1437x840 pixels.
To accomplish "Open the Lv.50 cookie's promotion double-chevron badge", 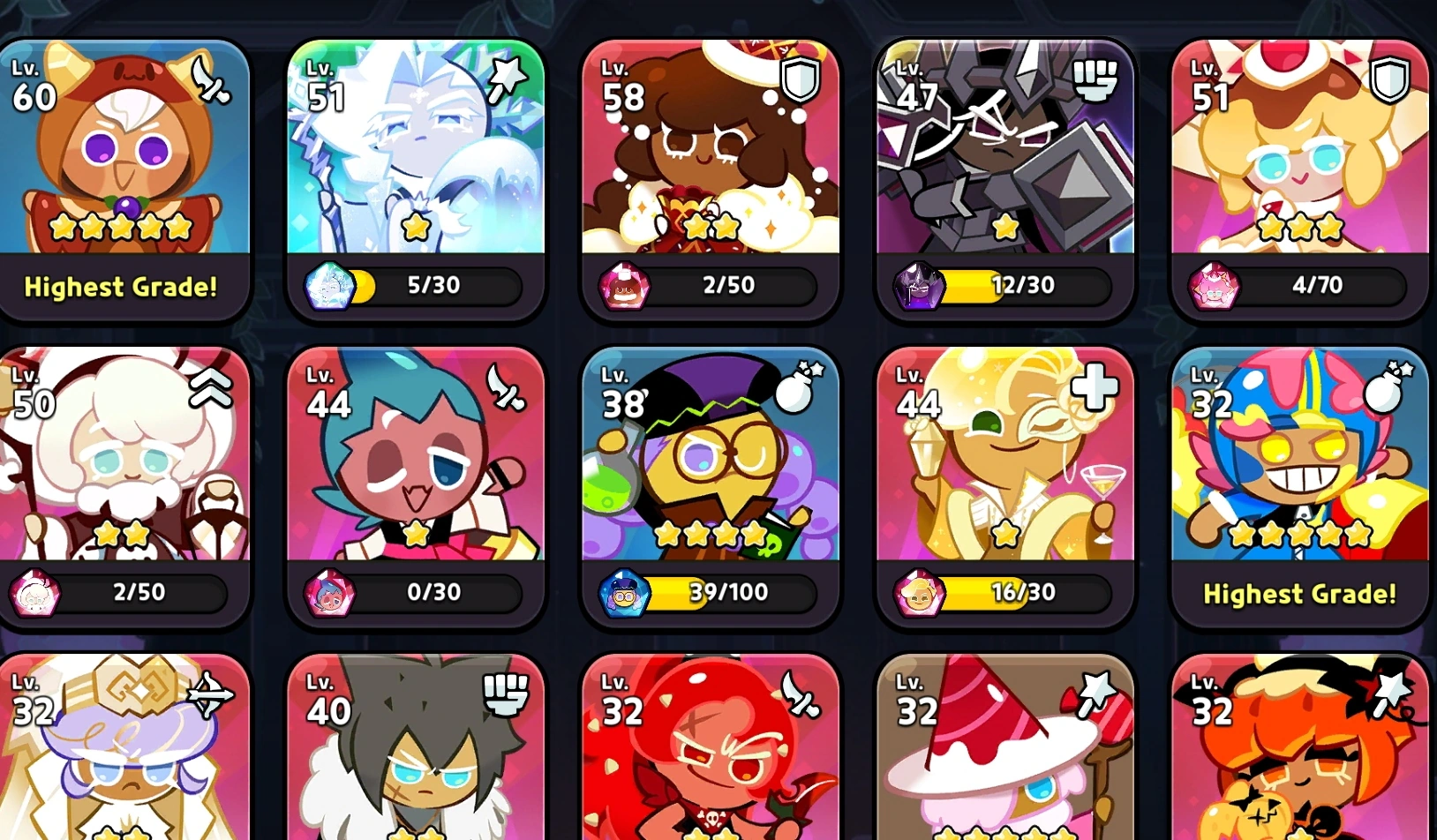I will pyautogui.click(x=212, y=388).
